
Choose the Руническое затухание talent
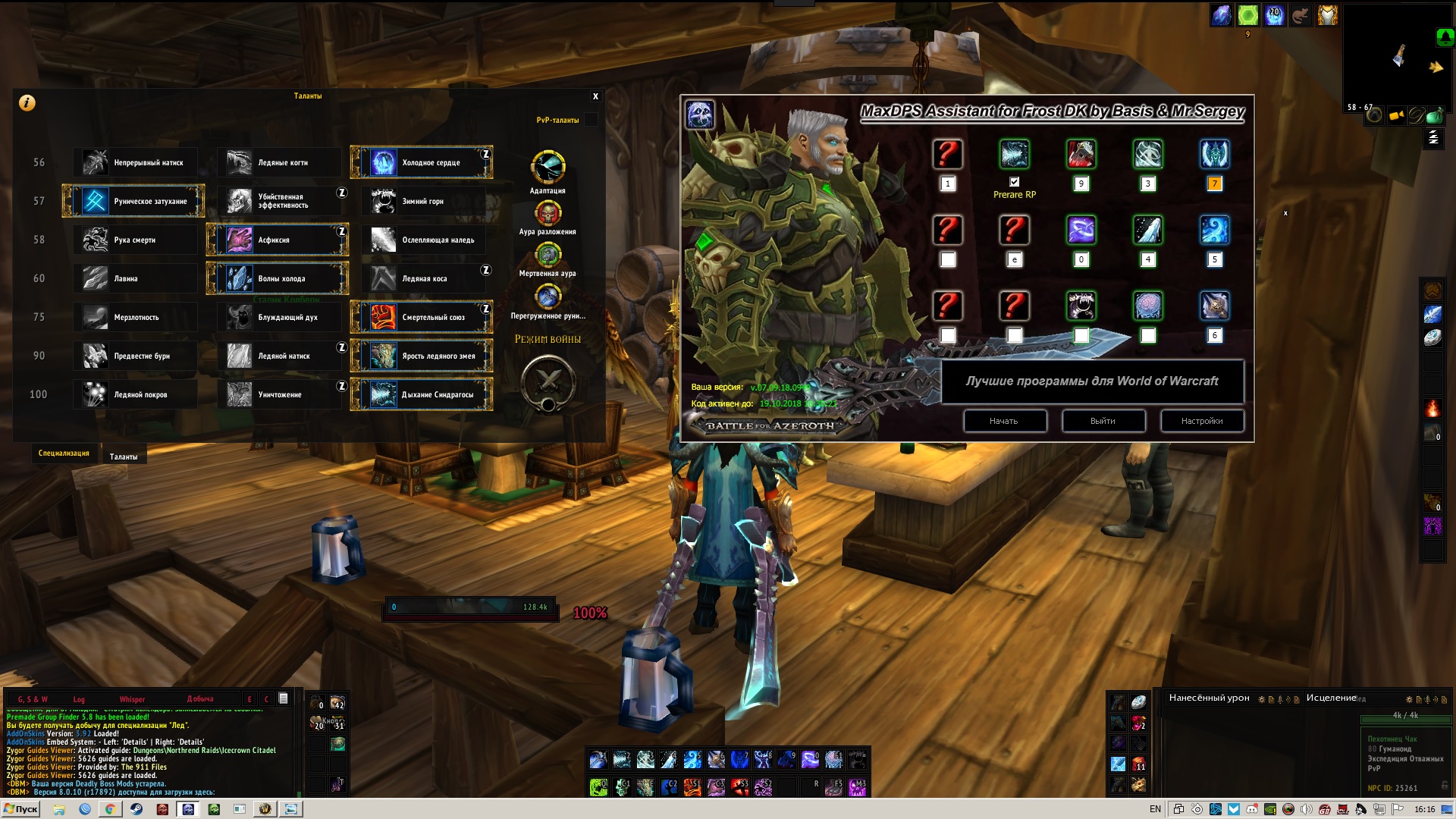(x=133, y=201)
